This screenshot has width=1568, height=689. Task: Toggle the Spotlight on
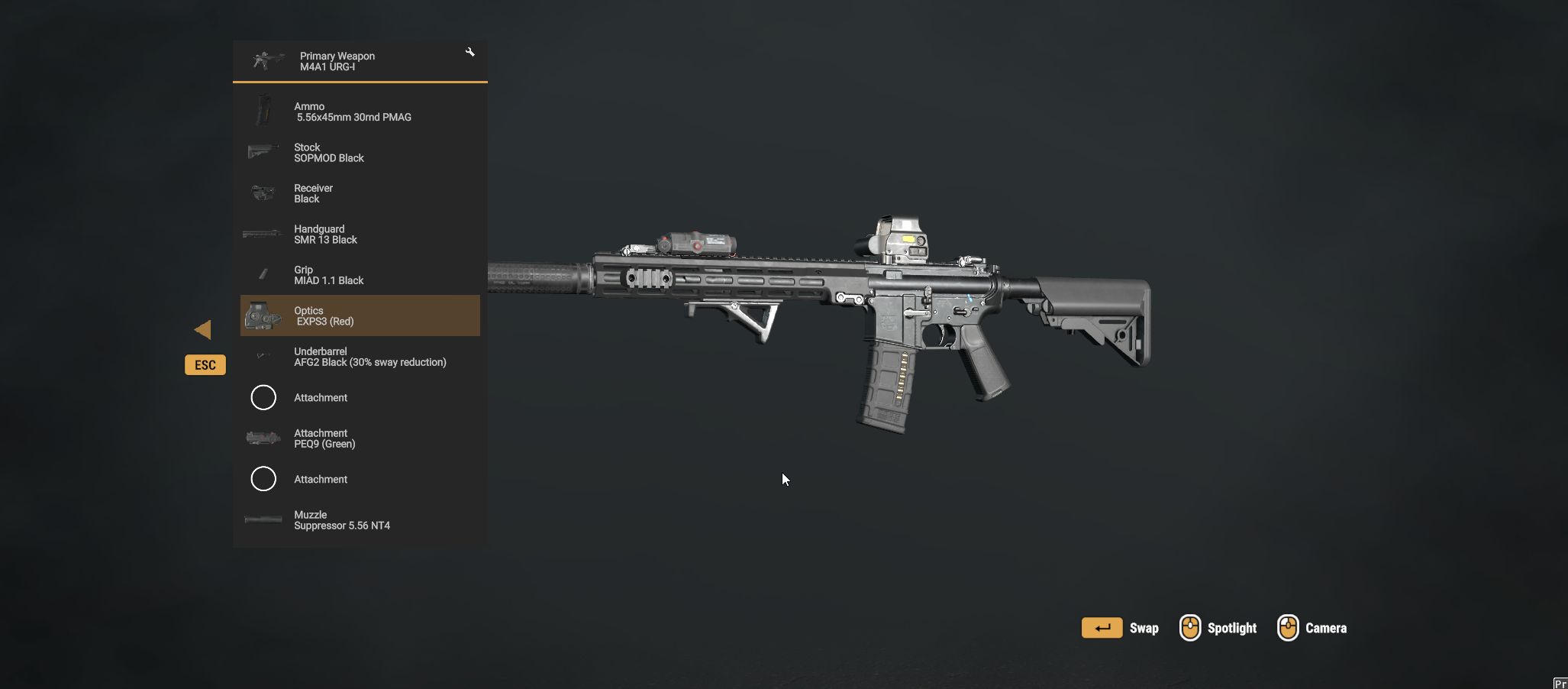1190,627
